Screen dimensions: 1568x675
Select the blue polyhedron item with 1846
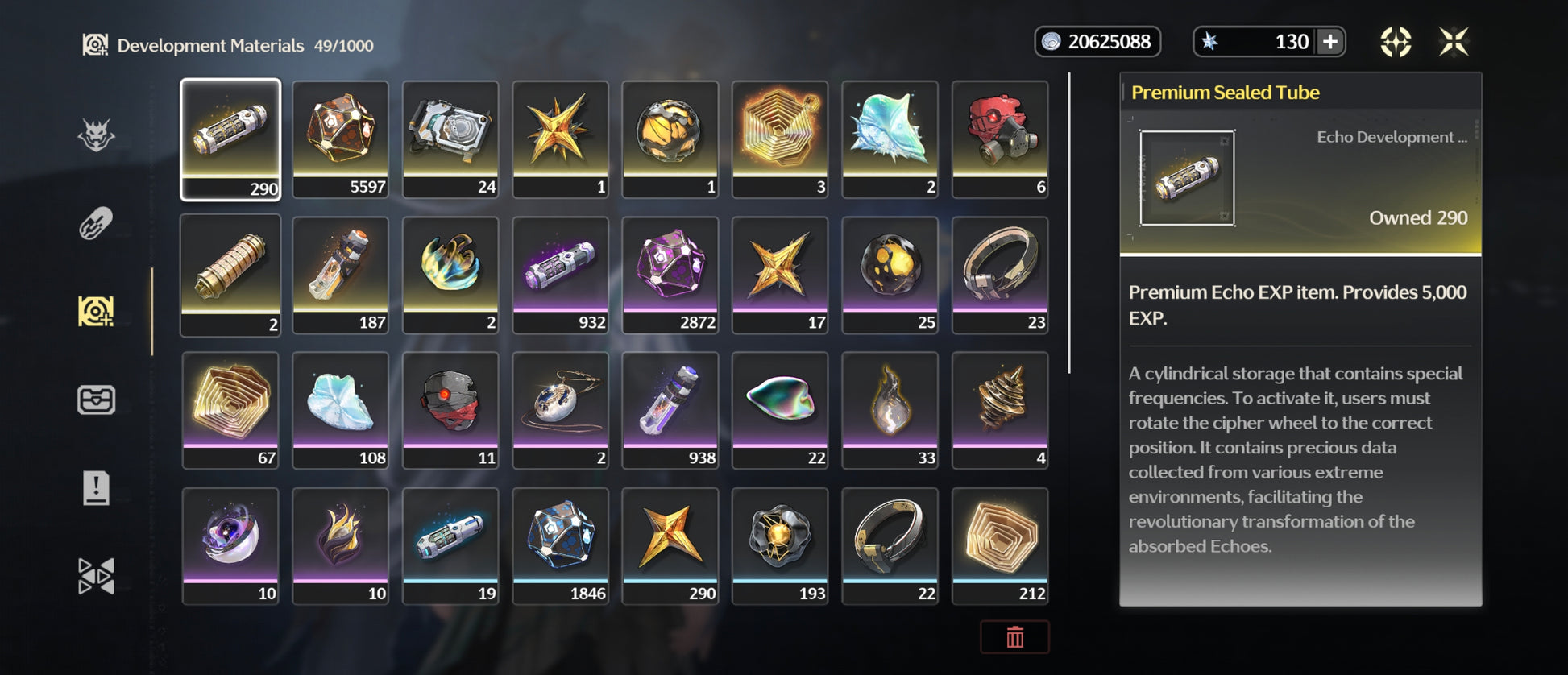coord(560,545)
